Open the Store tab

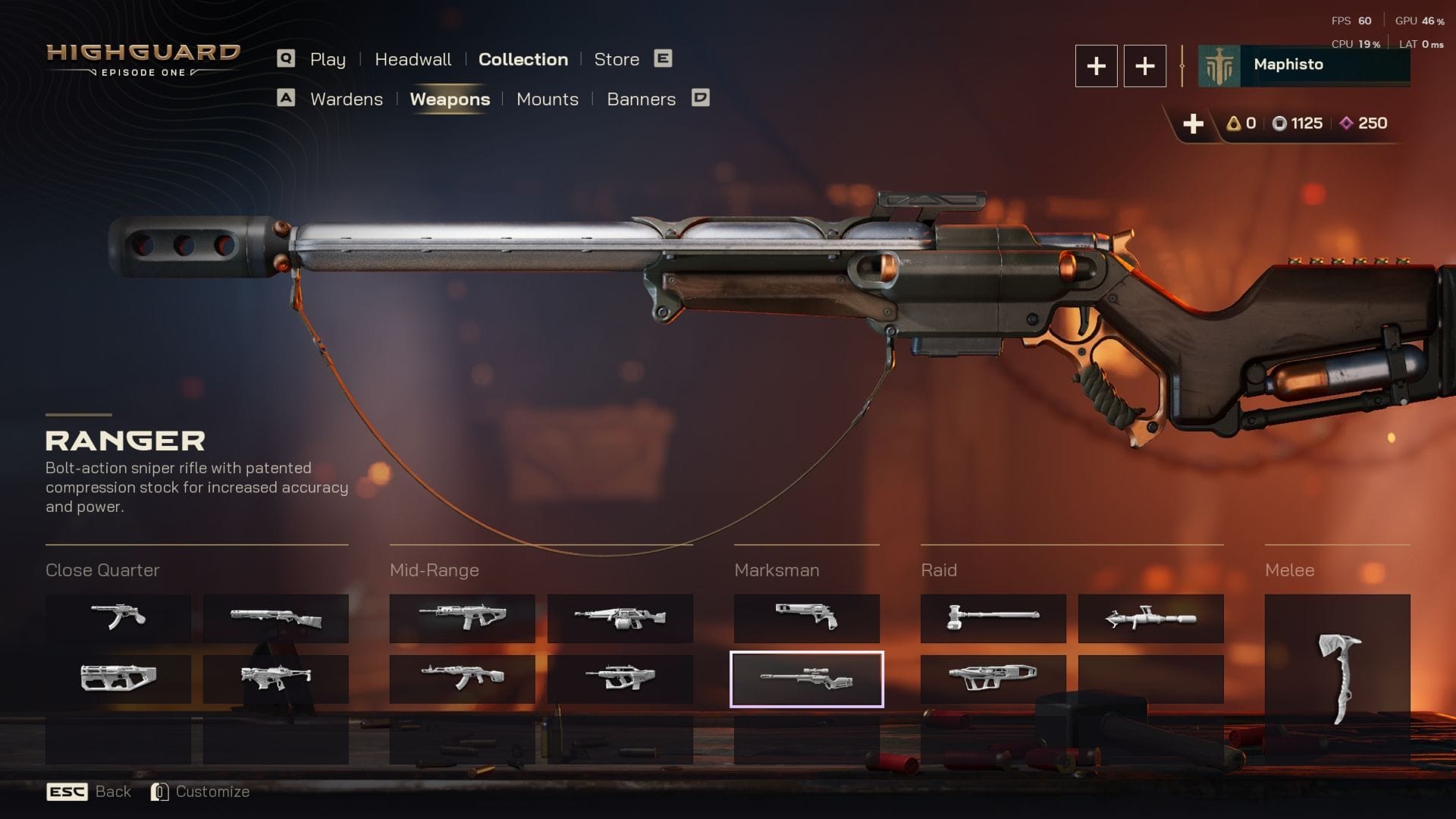pyautogui.click(x=616, y=59)
